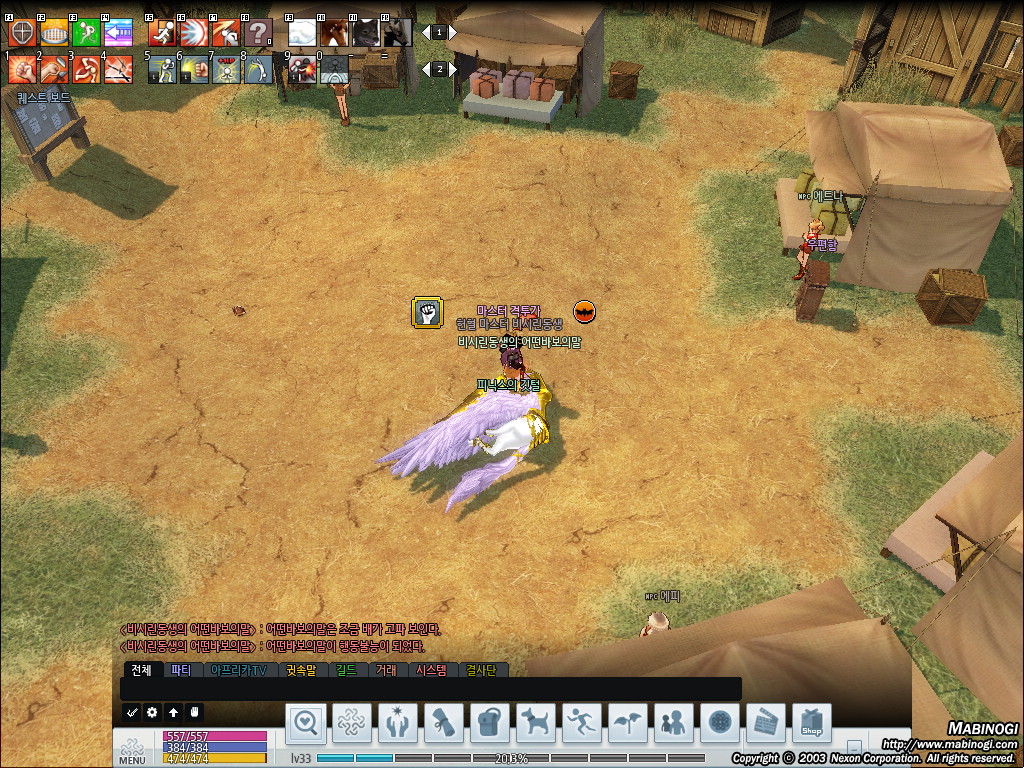Screen dimensions: 1024x768
Task: Select the 전체 chat tab
Action: (x=140, y=670)
